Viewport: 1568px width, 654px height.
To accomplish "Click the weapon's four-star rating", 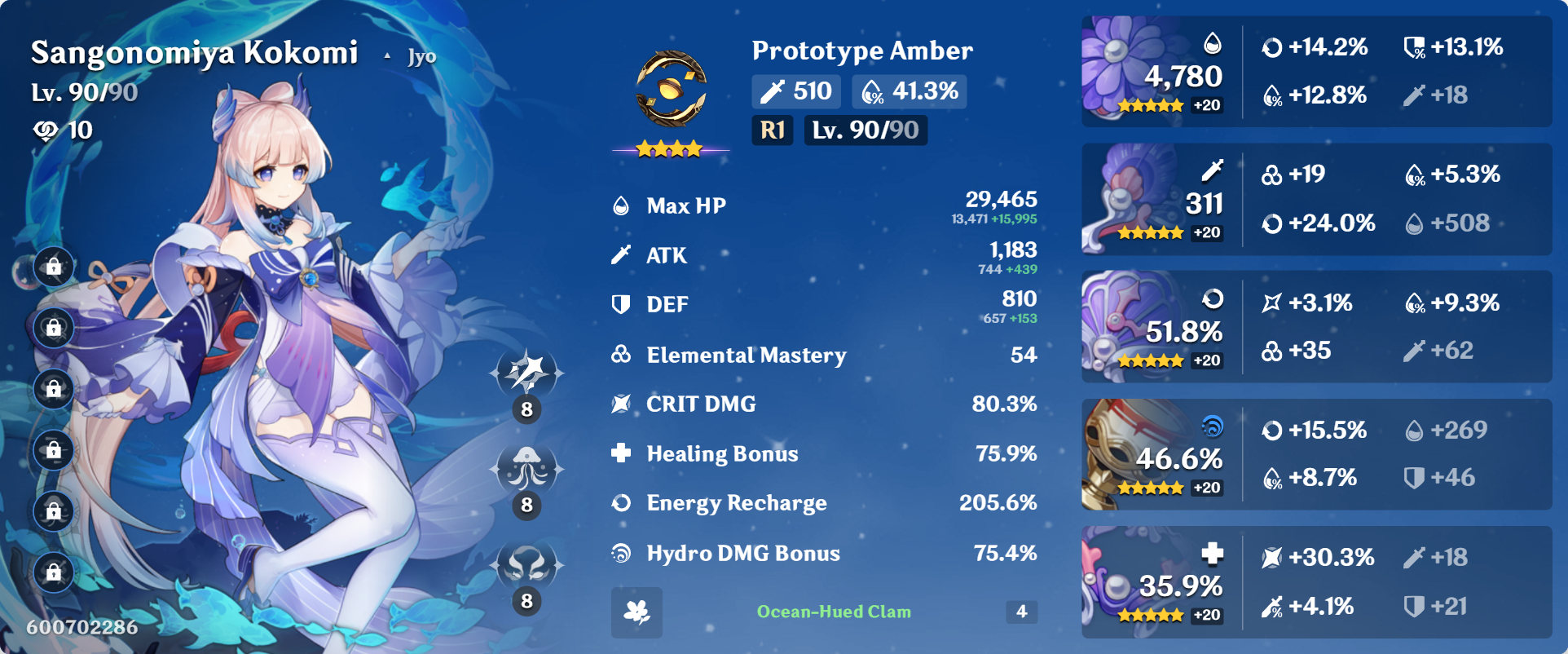I will coord(668,148).
